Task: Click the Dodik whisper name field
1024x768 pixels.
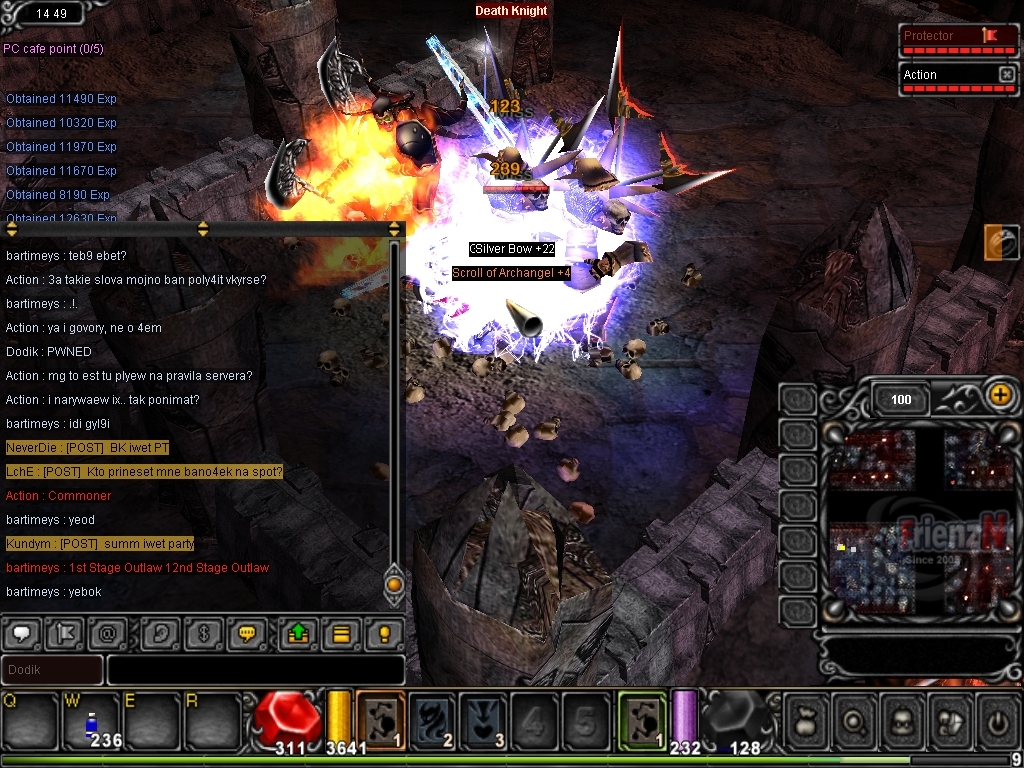Action: coord(52,669)
